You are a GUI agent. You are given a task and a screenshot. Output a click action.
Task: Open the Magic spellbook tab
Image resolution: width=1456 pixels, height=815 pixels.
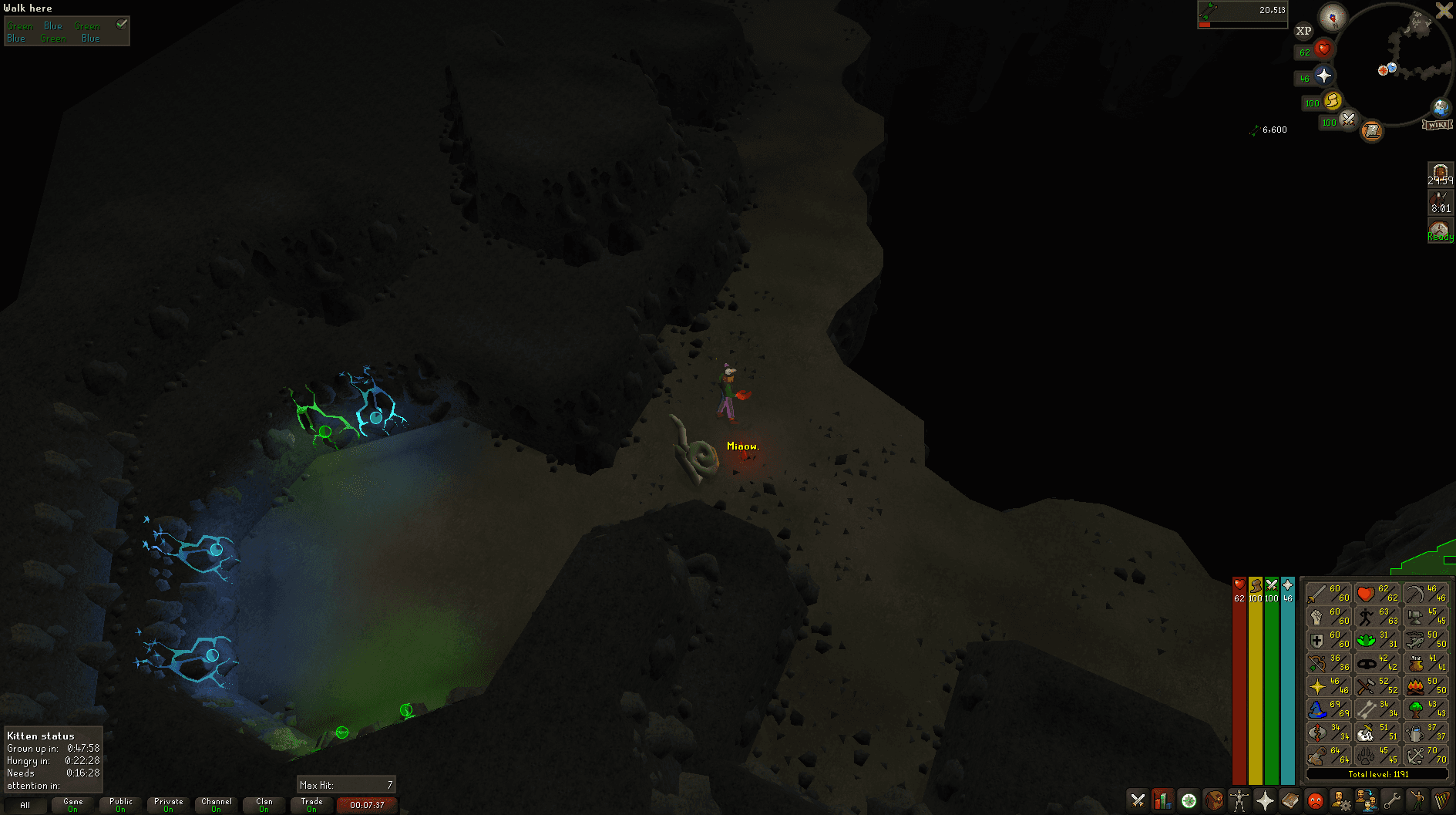1290,801
